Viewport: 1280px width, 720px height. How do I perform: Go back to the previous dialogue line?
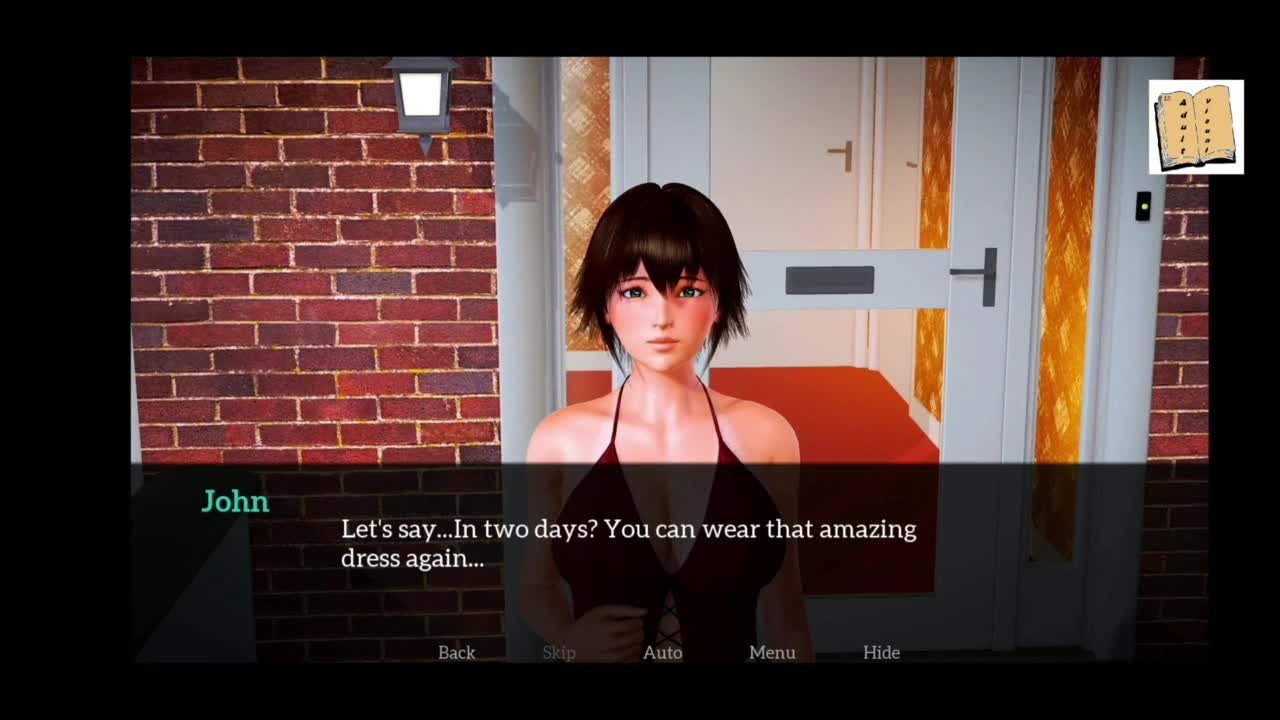click(456, 652)
